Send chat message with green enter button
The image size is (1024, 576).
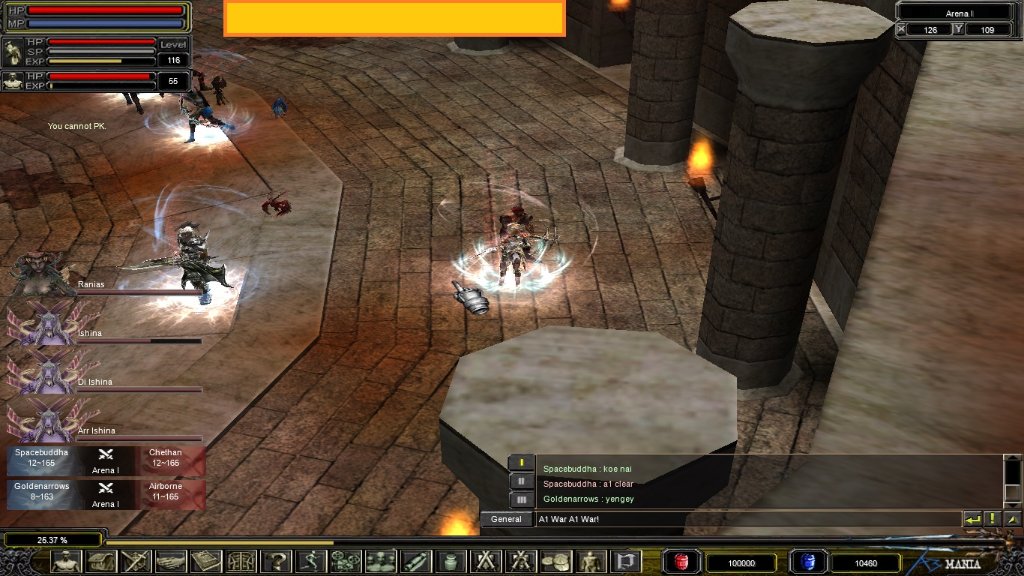click(x=971, y=519)
